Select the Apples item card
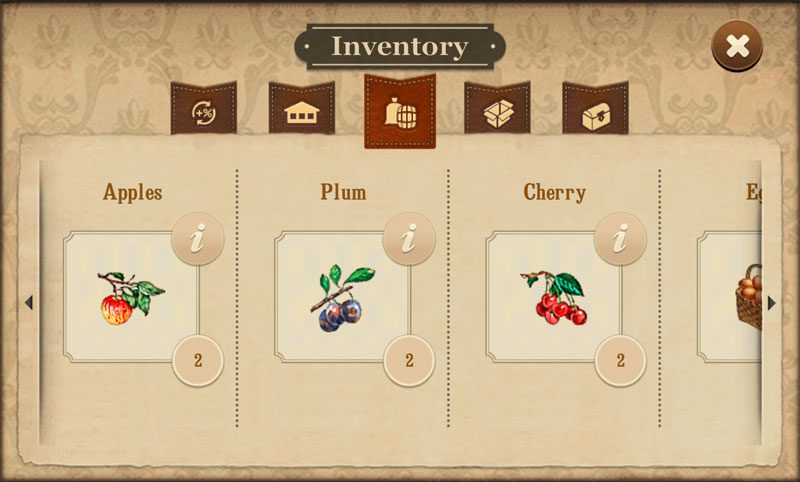 point(131,297)
